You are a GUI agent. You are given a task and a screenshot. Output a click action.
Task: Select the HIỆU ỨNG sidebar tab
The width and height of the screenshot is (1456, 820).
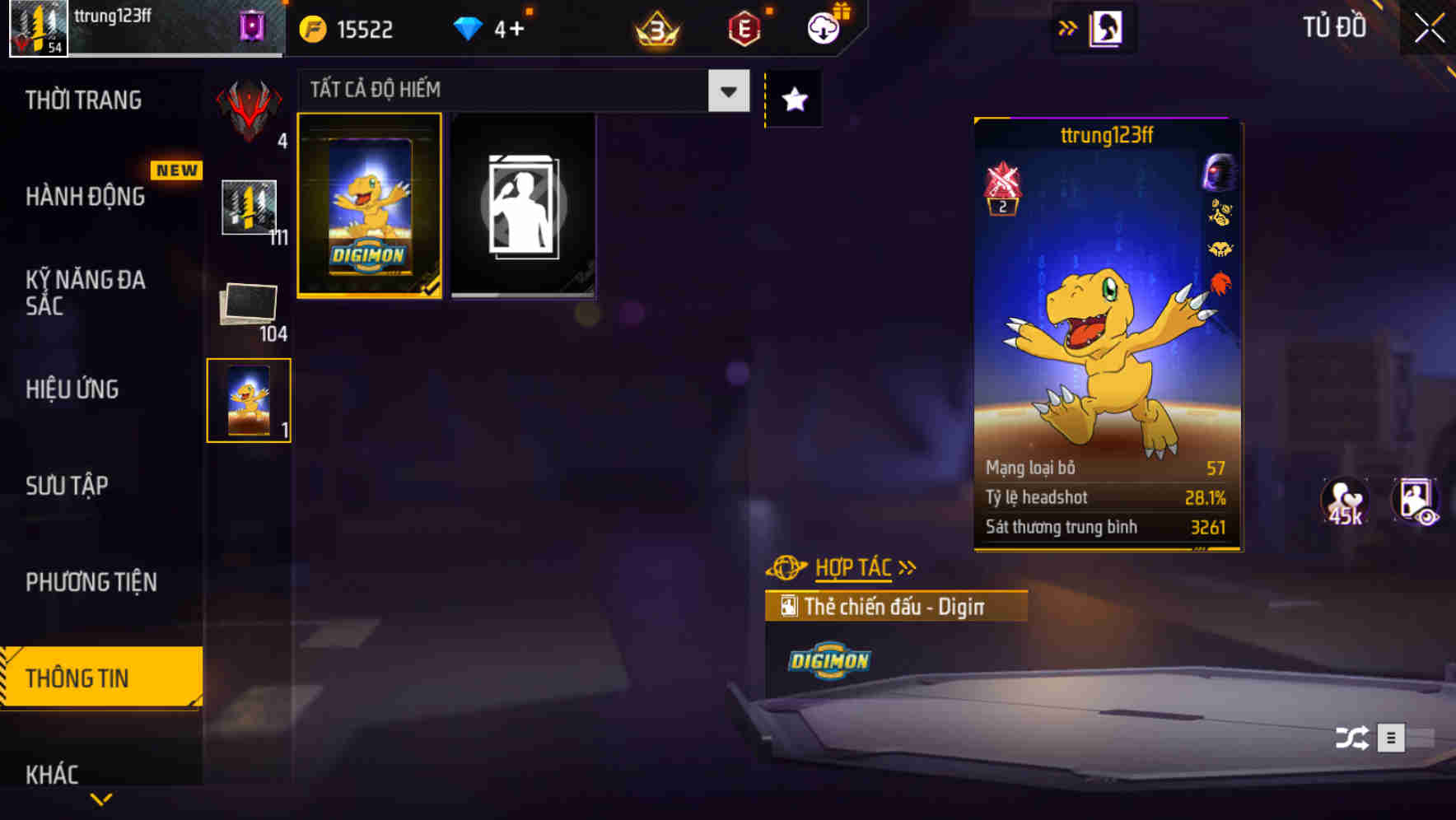(72, 389)
